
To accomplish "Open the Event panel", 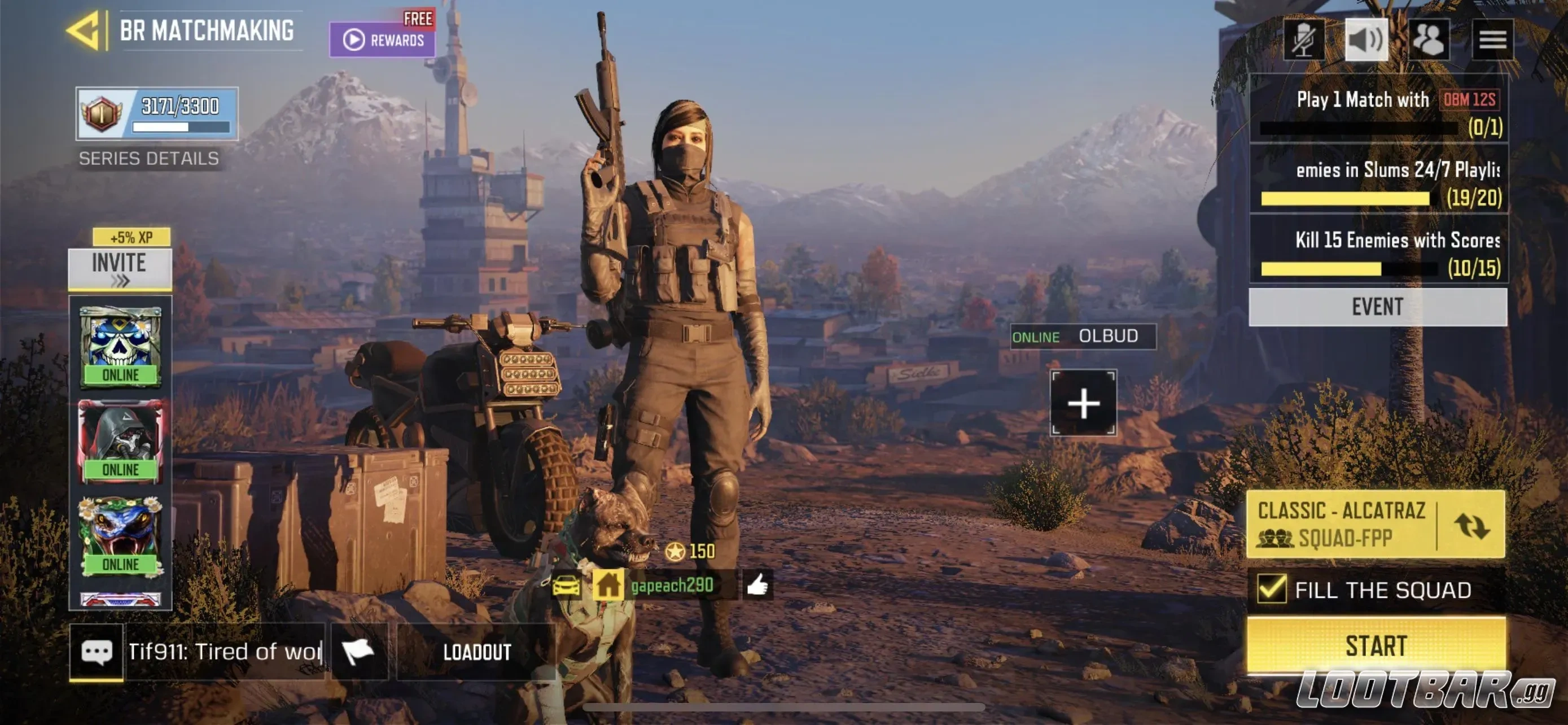I will click(1377, 307).
